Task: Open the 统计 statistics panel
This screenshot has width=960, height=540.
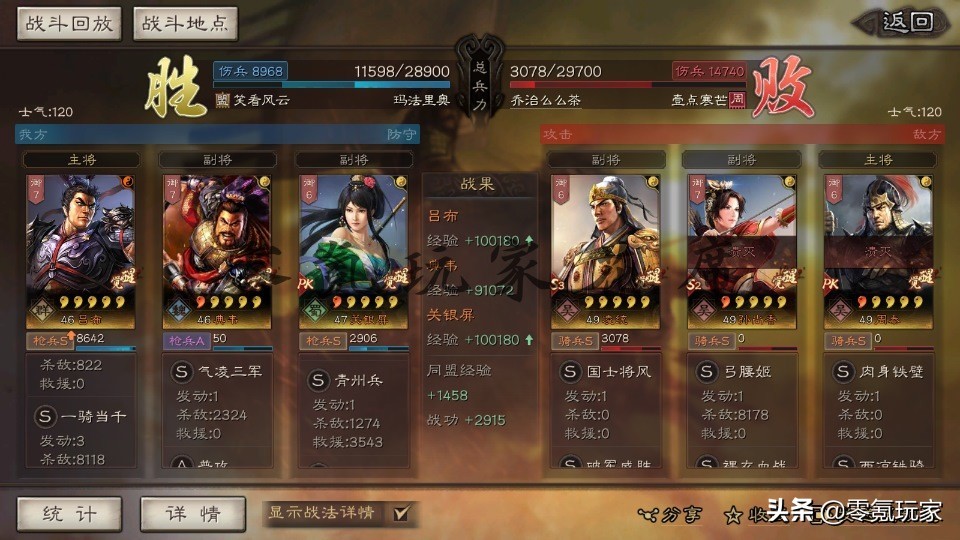Action: pos(69,514)
